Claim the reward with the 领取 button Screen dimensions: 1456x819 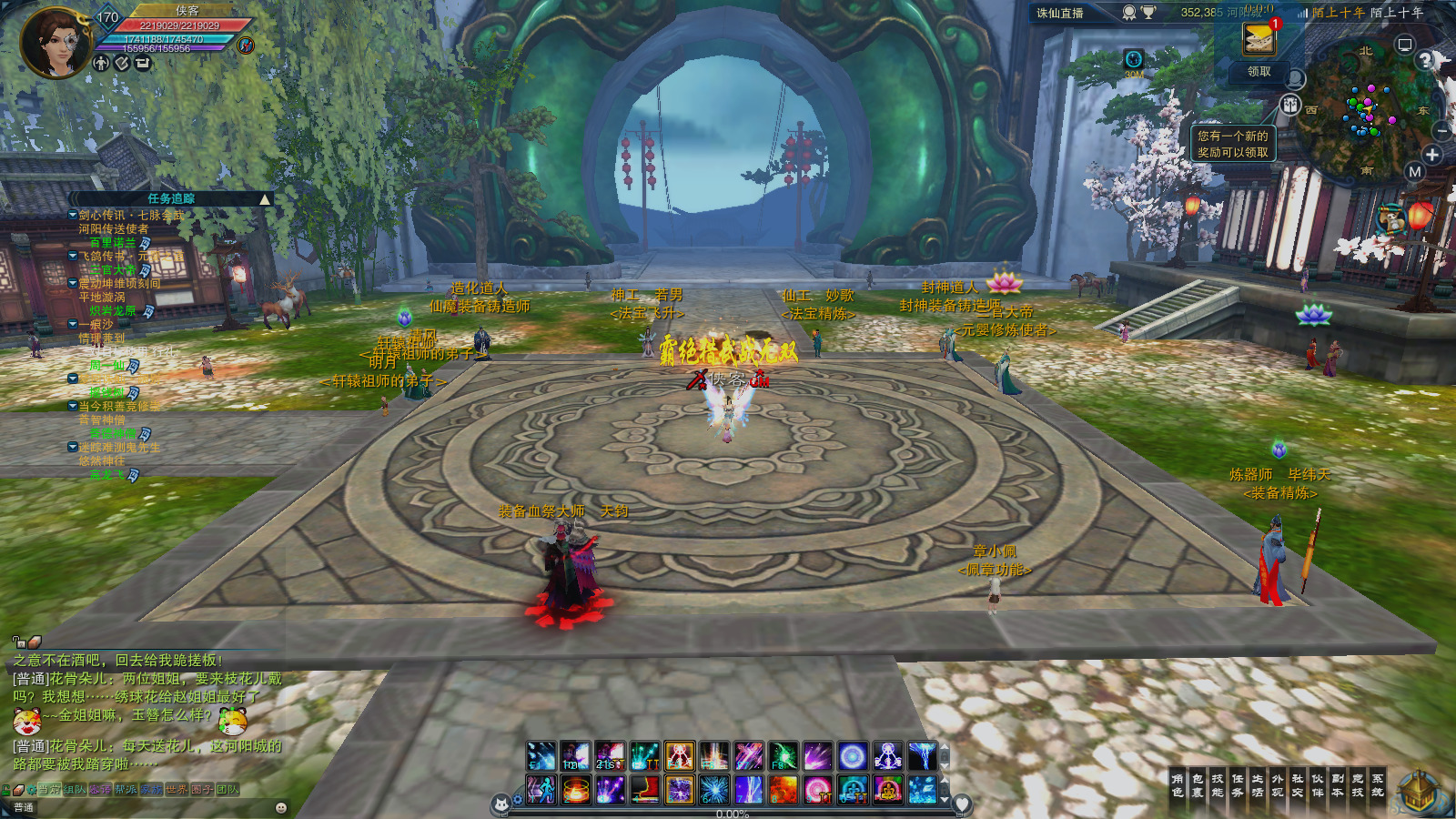(x=1259, y=71)
